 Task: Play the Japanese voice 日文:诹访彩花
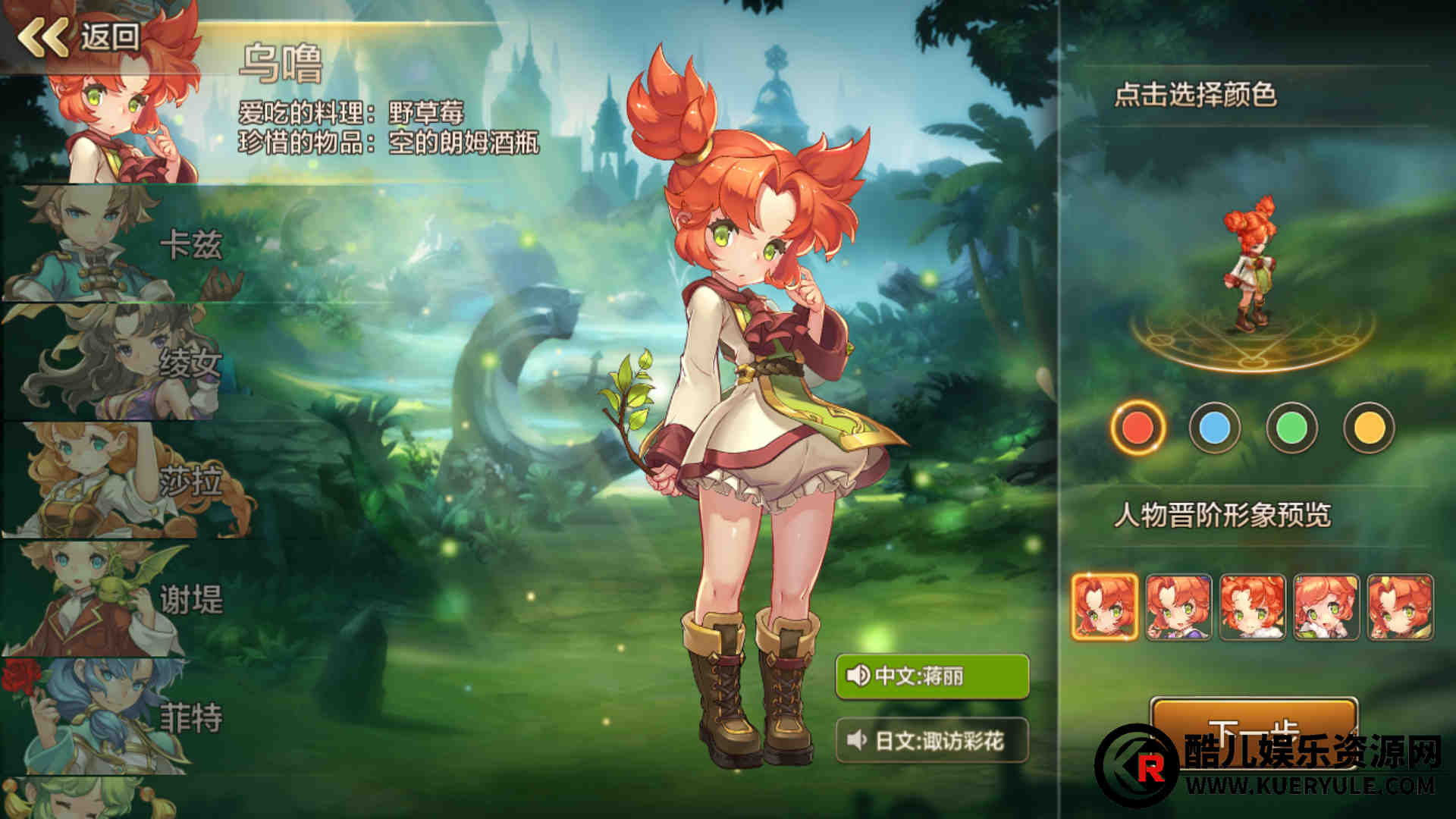tap(932, 739)
